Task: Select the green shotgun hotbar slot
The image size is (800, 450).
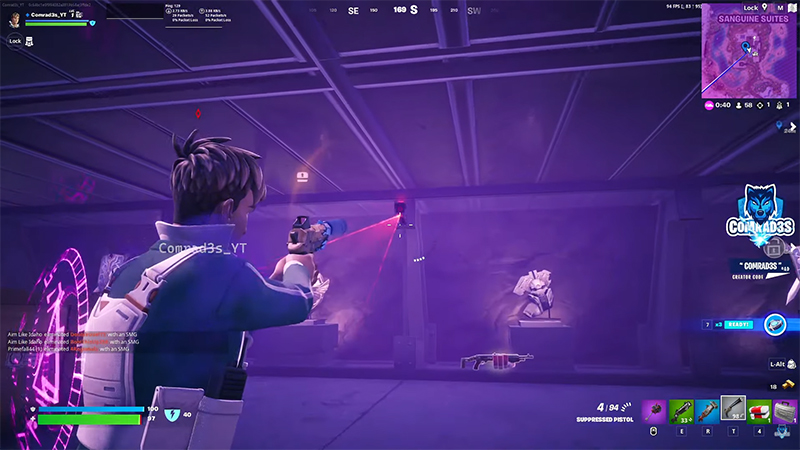Action: click(x=680, y=410)
